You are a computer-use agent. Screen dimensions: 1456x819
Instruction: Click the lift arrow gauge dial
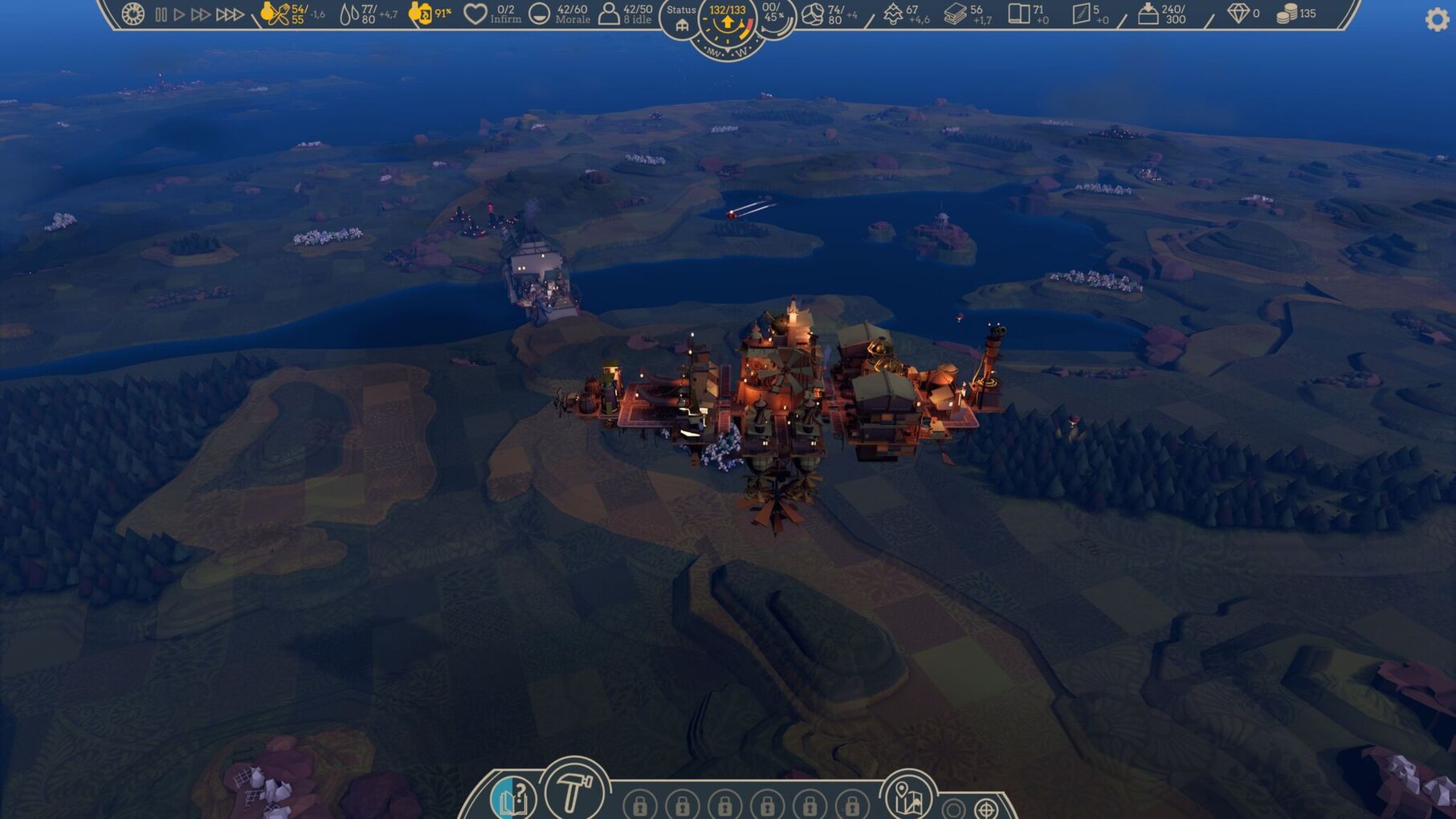(728, 24)
